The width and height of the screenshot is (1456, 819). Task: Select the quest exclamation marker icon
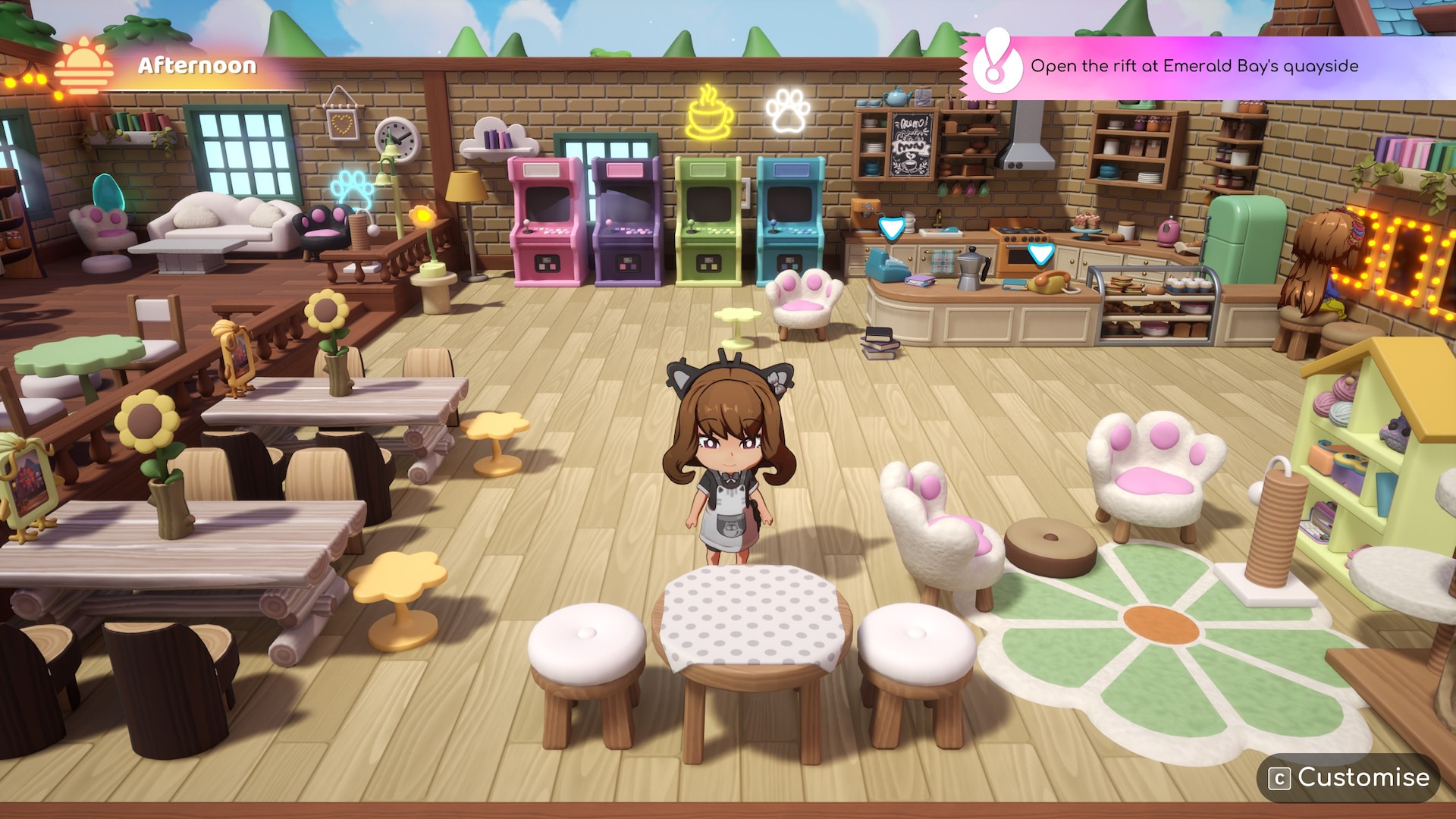pos(996,64)
